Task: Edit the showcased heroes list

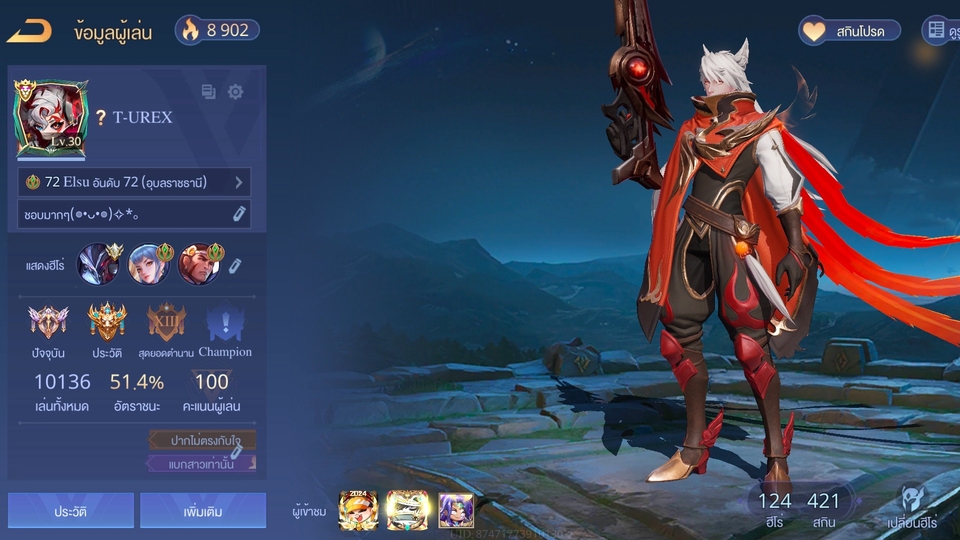Action: 235,265
